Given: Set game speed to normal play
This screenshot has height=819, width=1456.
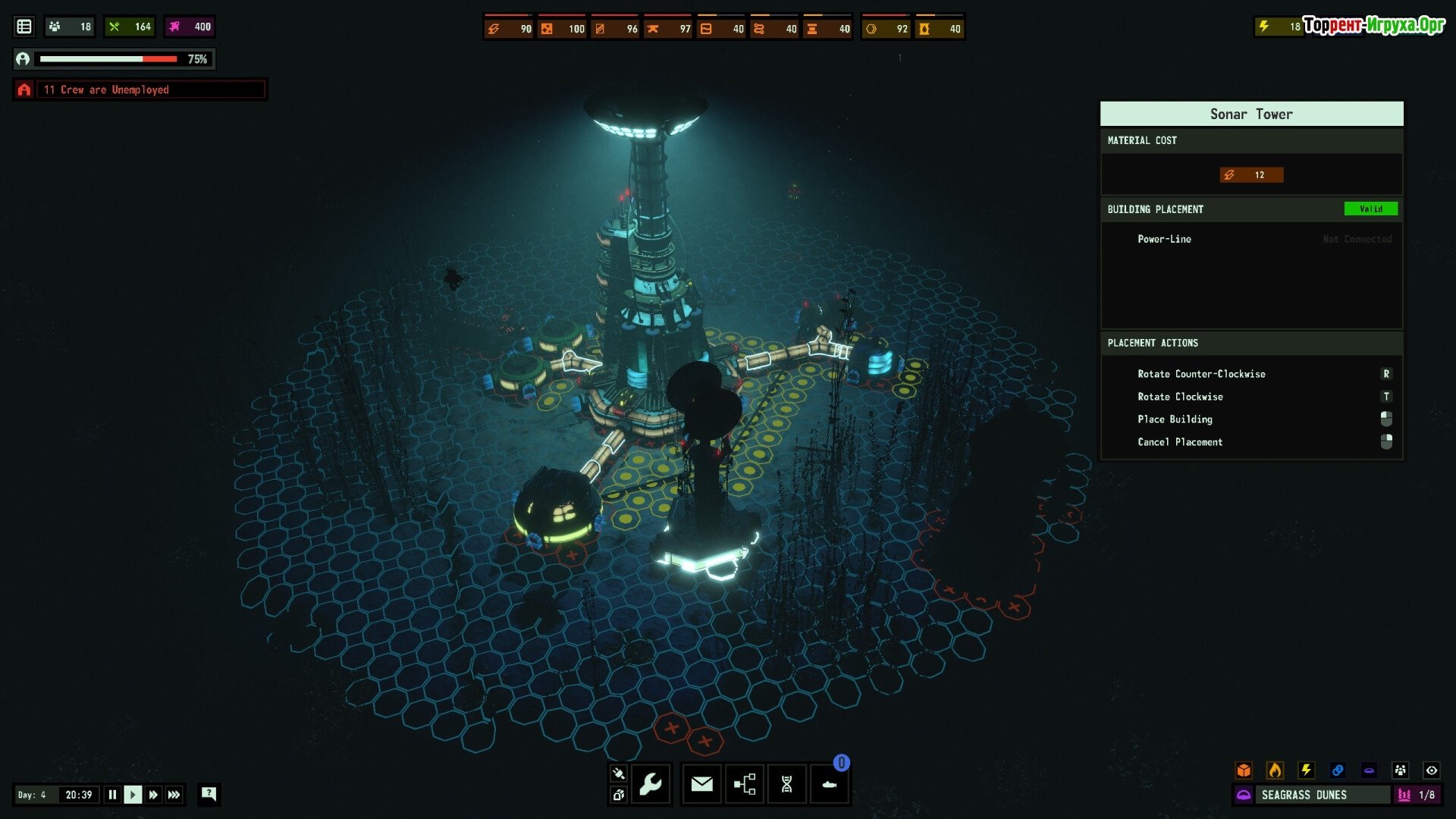Looking at the screenshot, I should (x=133, y=795).
